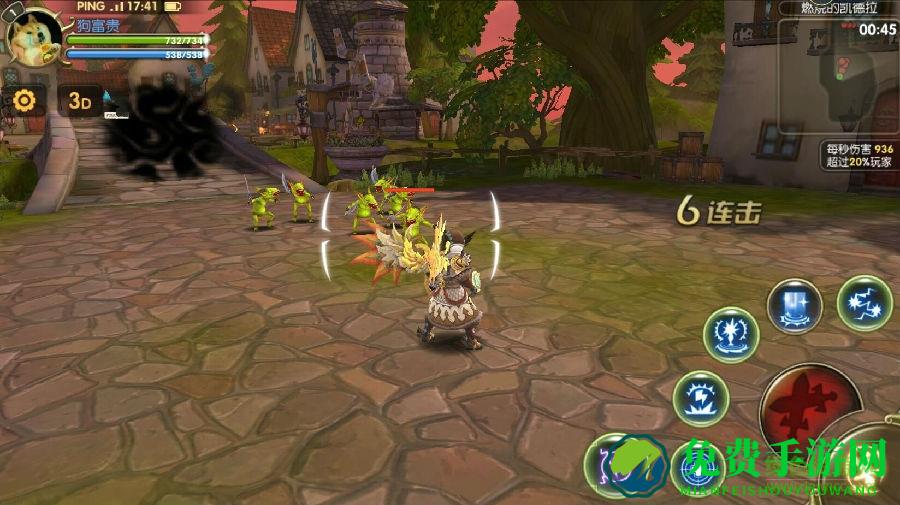The image size is (900, 505).
Task: Open the gear settings button
Action: pyautogui.click(x=24, y=100)
